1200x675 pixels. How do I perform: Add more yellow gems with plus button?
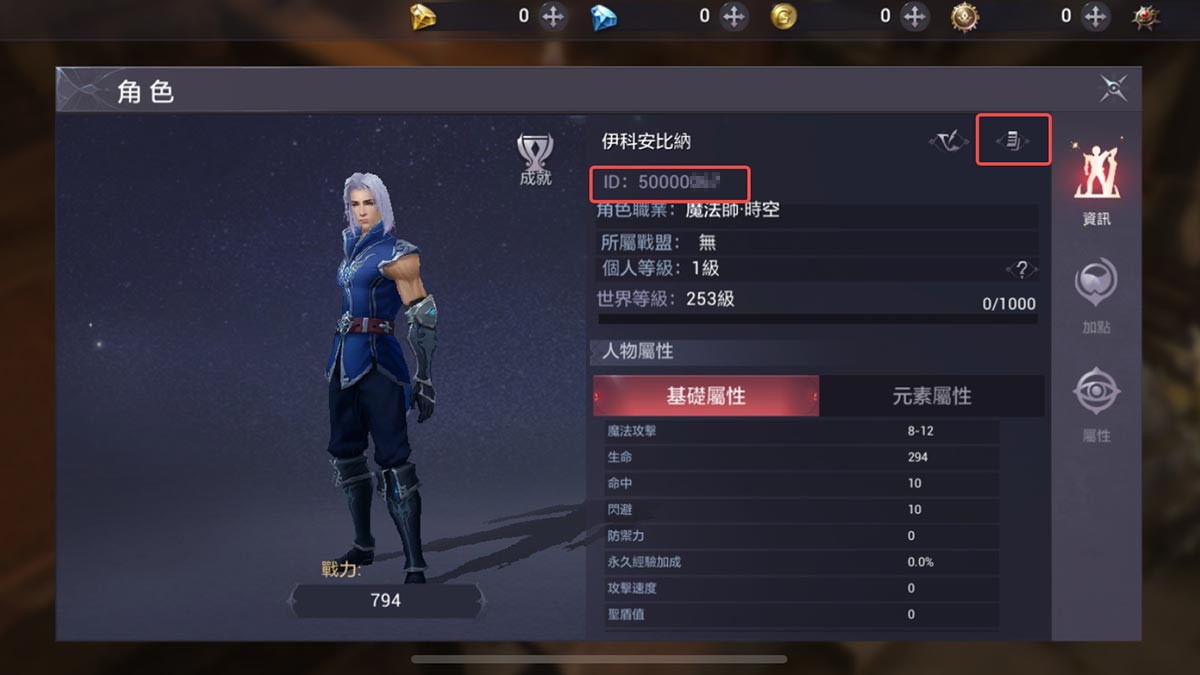[553, 16]
